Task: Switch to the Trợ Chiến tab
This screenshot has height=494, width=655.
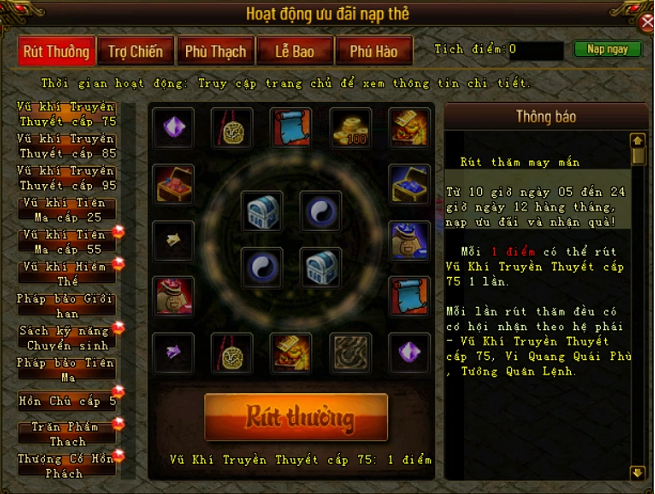Action: click(133, 51)
